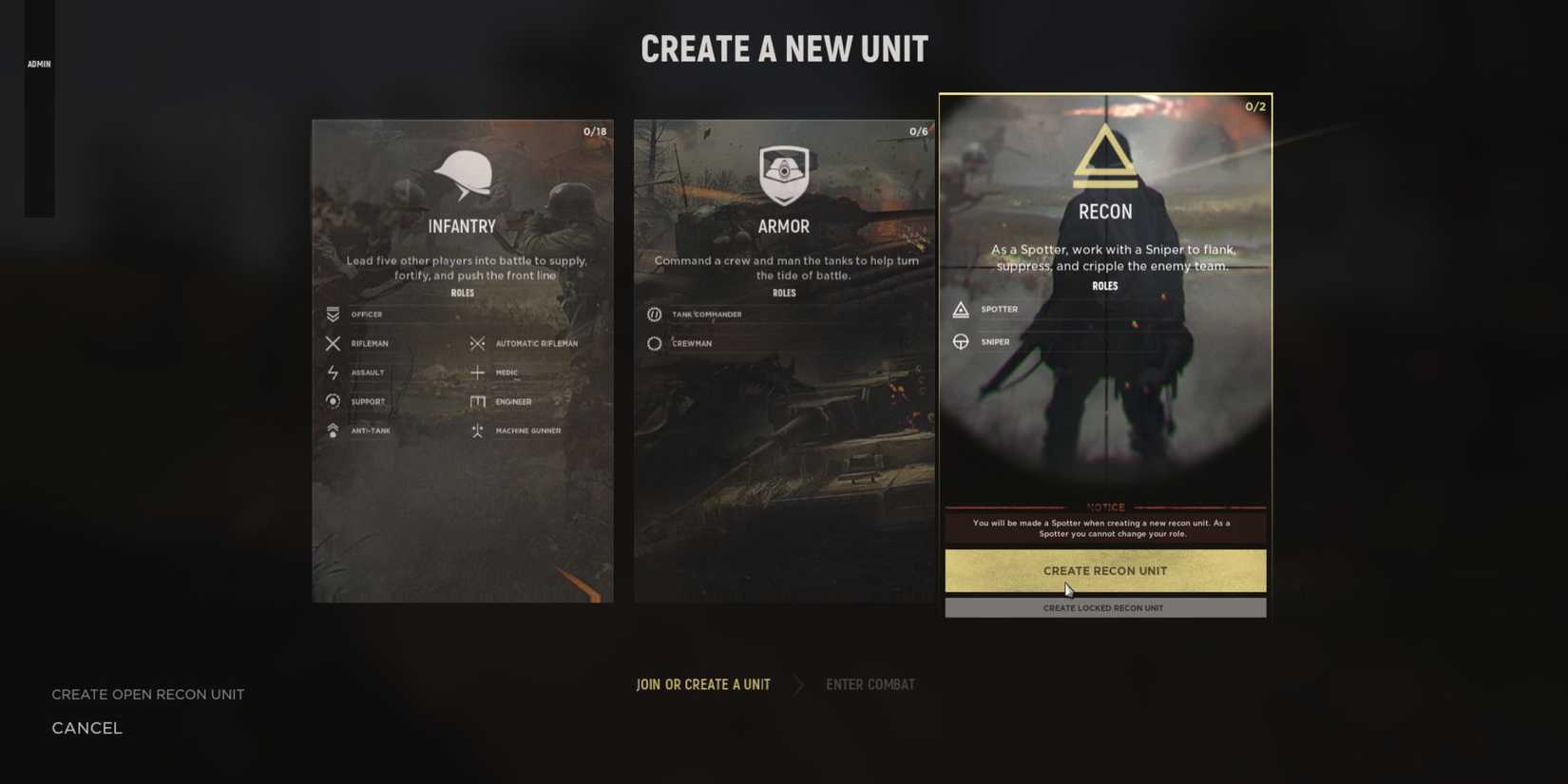Click the Create Recon Unit button
Viewport: 1568px width, 784px height.
point(1104,570)
